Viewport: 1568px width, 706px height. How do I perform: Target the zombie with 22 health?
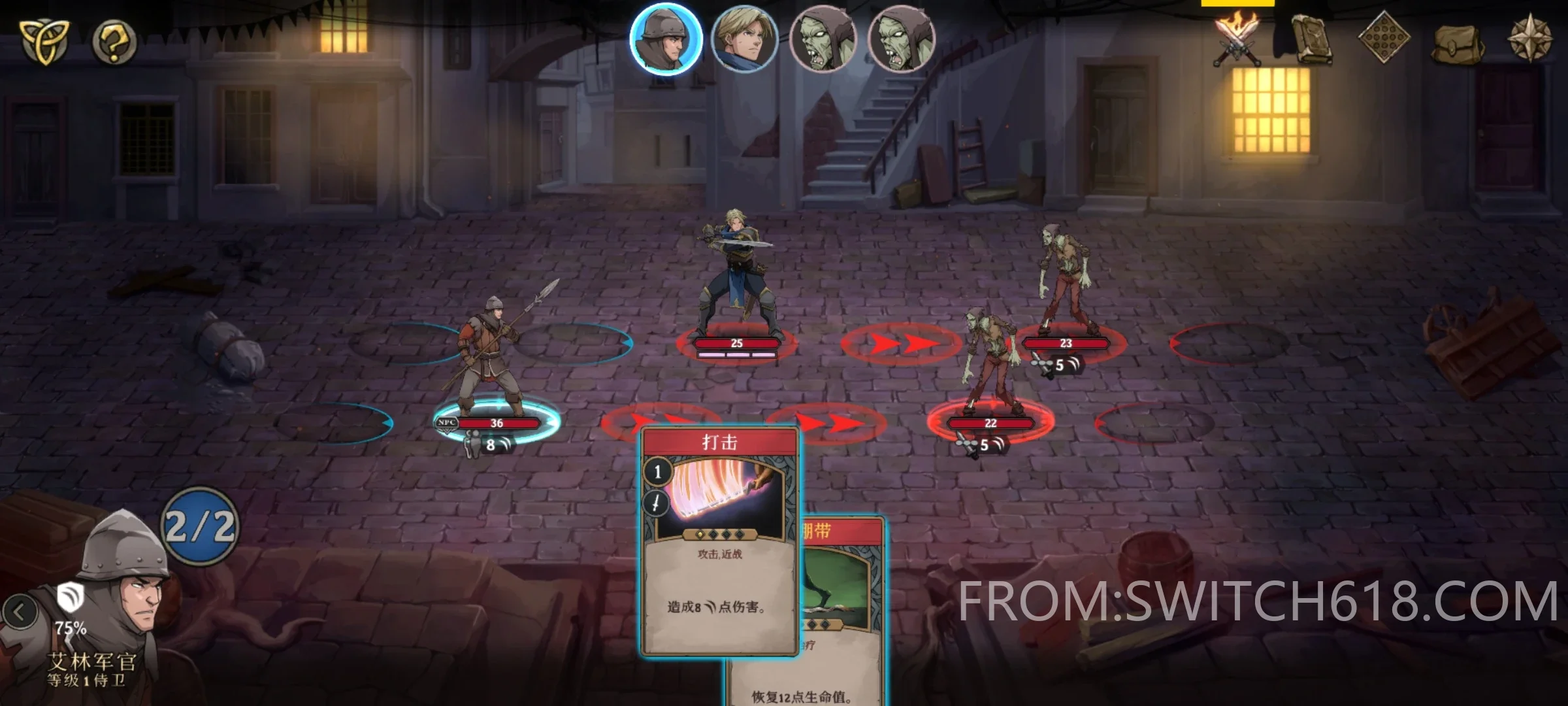(x=990, y=366)
